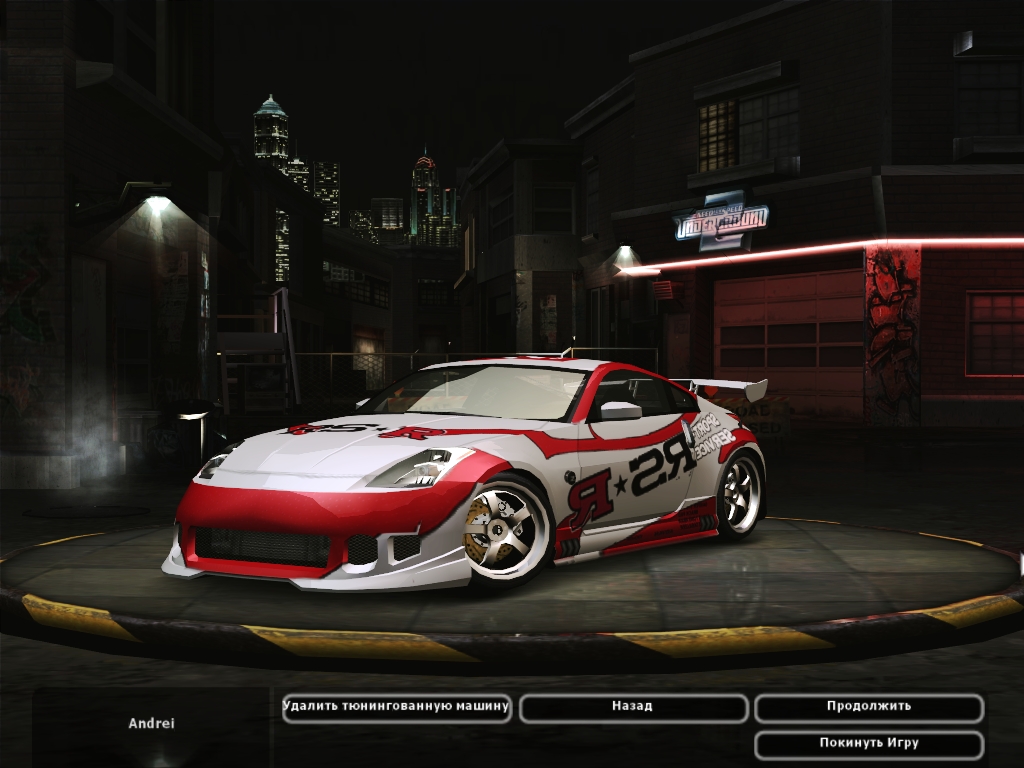Go back with the "Назад" button
This screenshot has width=1024, height=768.
[633, 707]
